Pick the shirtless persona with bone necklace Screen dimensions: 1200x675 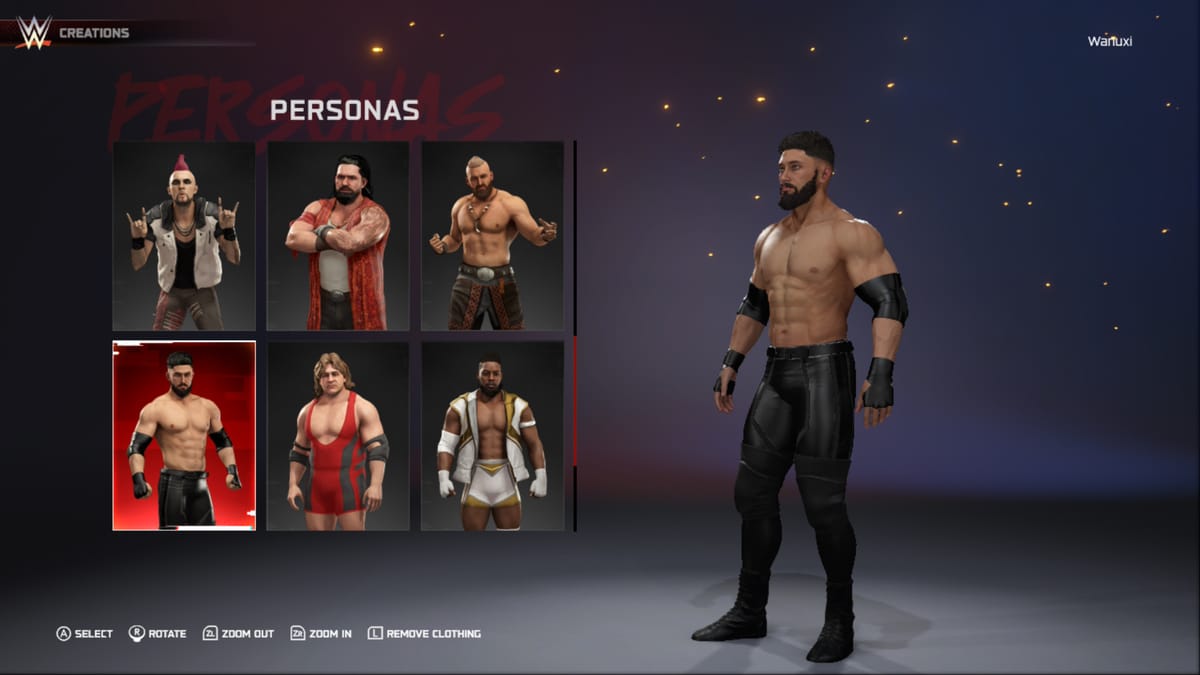click(x=492, y=236)
